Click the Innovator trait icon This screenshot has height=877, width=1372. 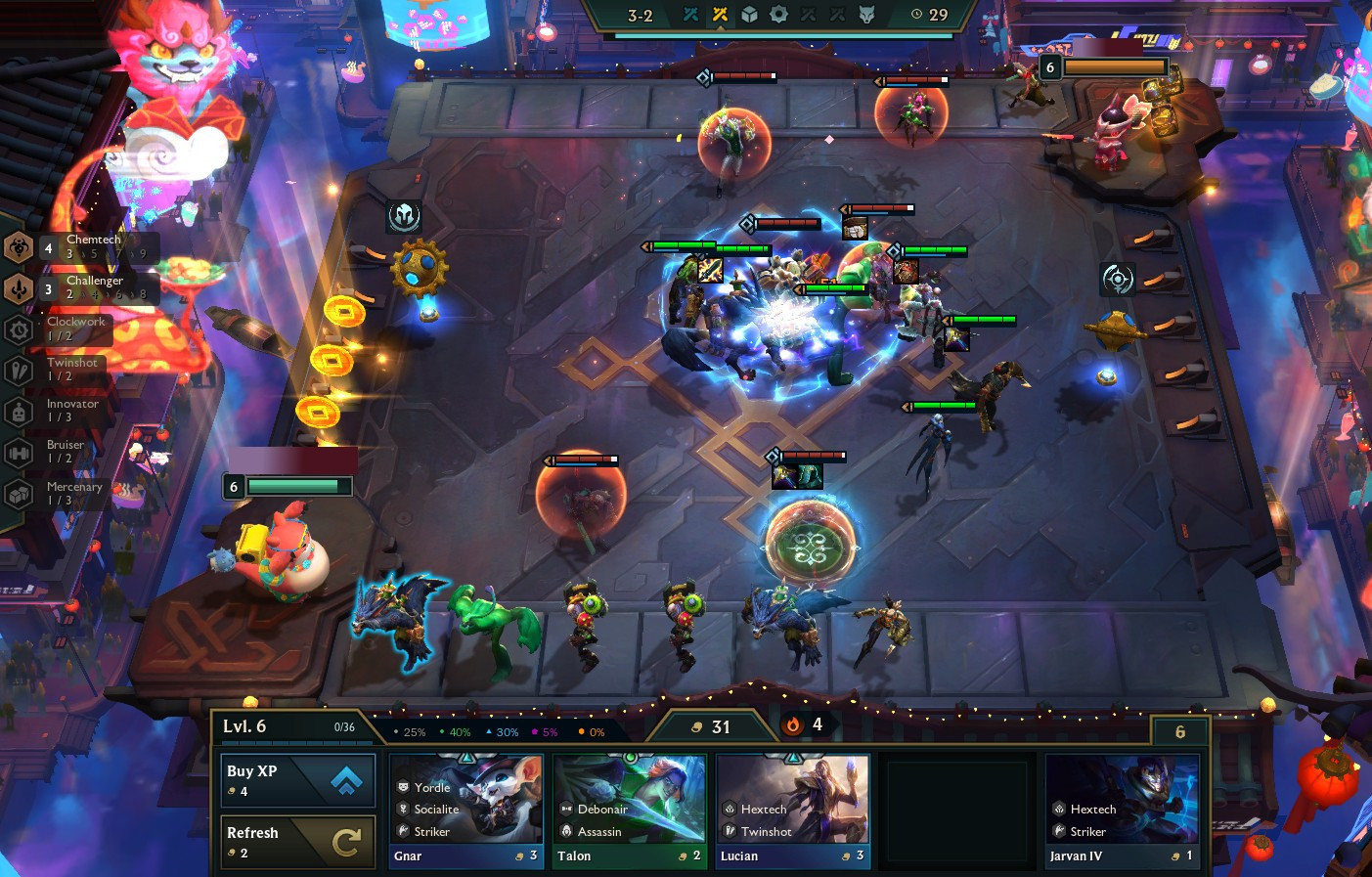[19, 412]
